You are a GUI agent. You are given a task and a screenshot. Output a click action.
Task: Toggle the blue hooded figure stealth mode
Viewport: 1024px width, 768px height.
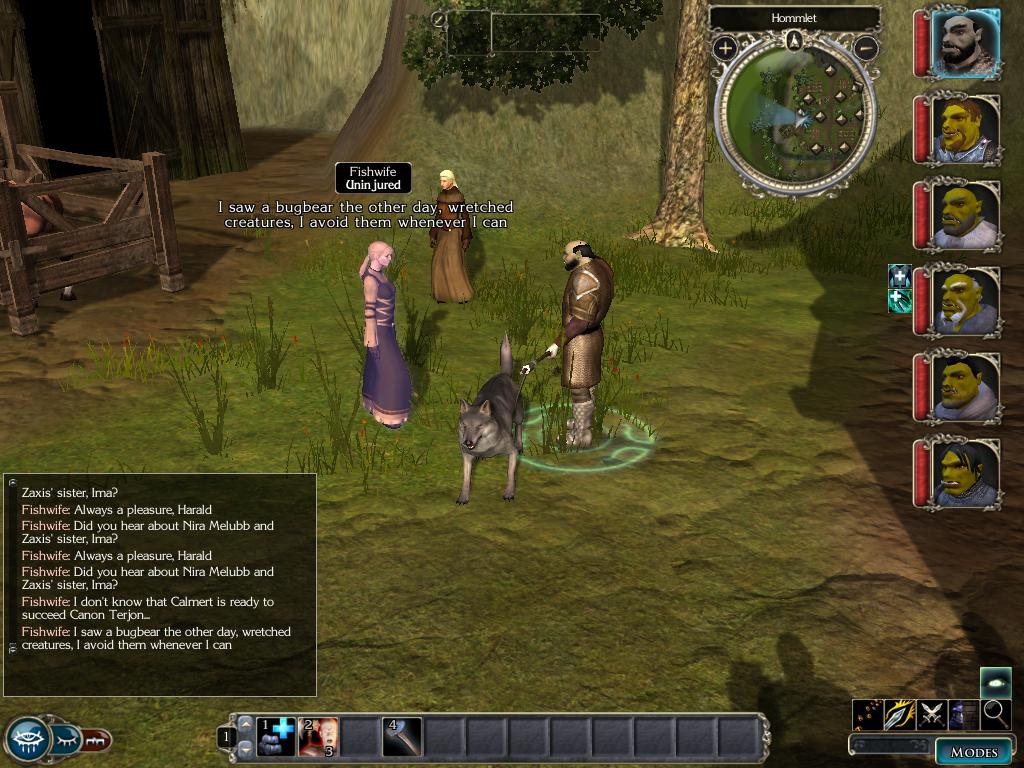964,714
